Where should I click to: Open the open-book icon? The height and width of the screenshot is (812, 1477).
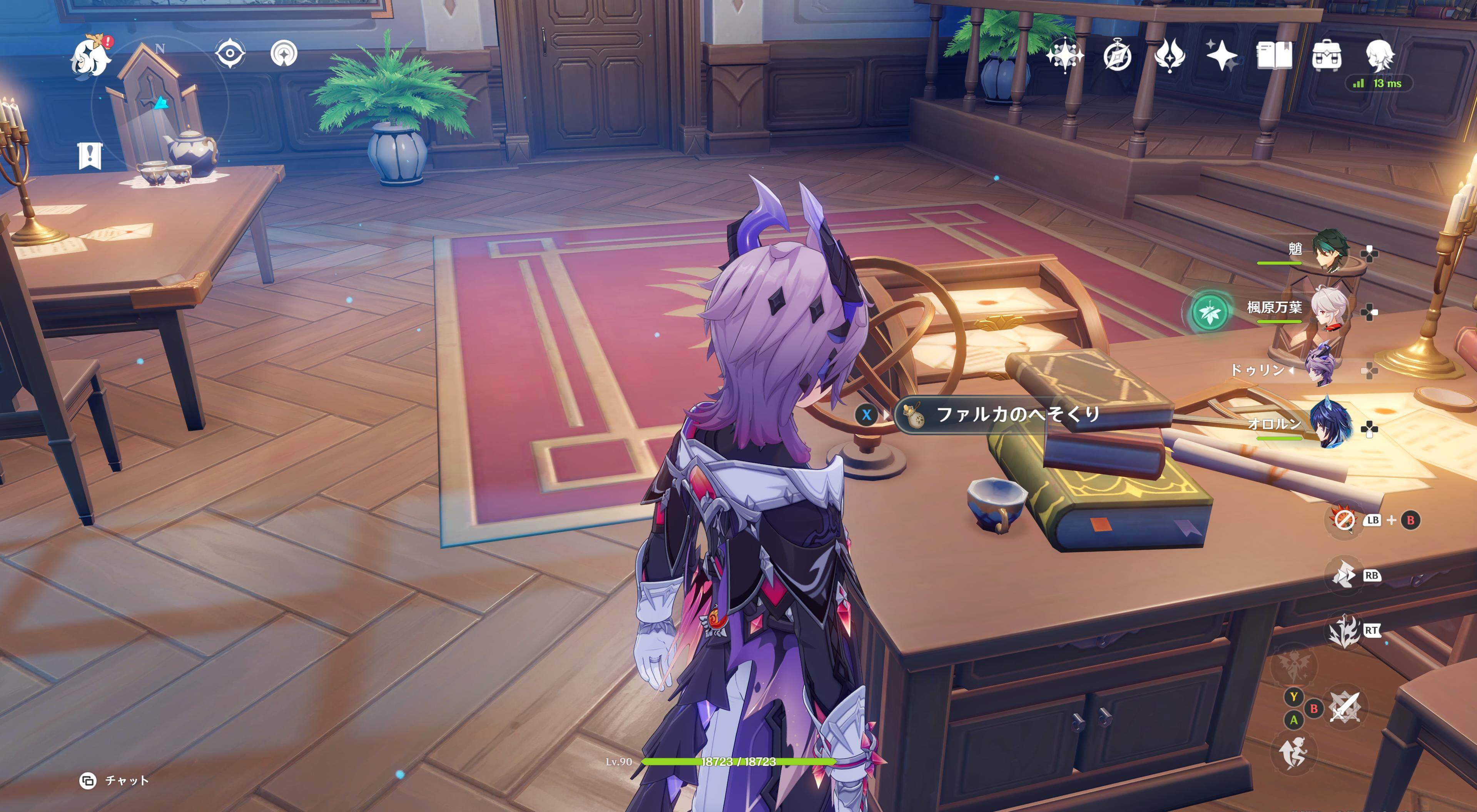coord(1274,56)
